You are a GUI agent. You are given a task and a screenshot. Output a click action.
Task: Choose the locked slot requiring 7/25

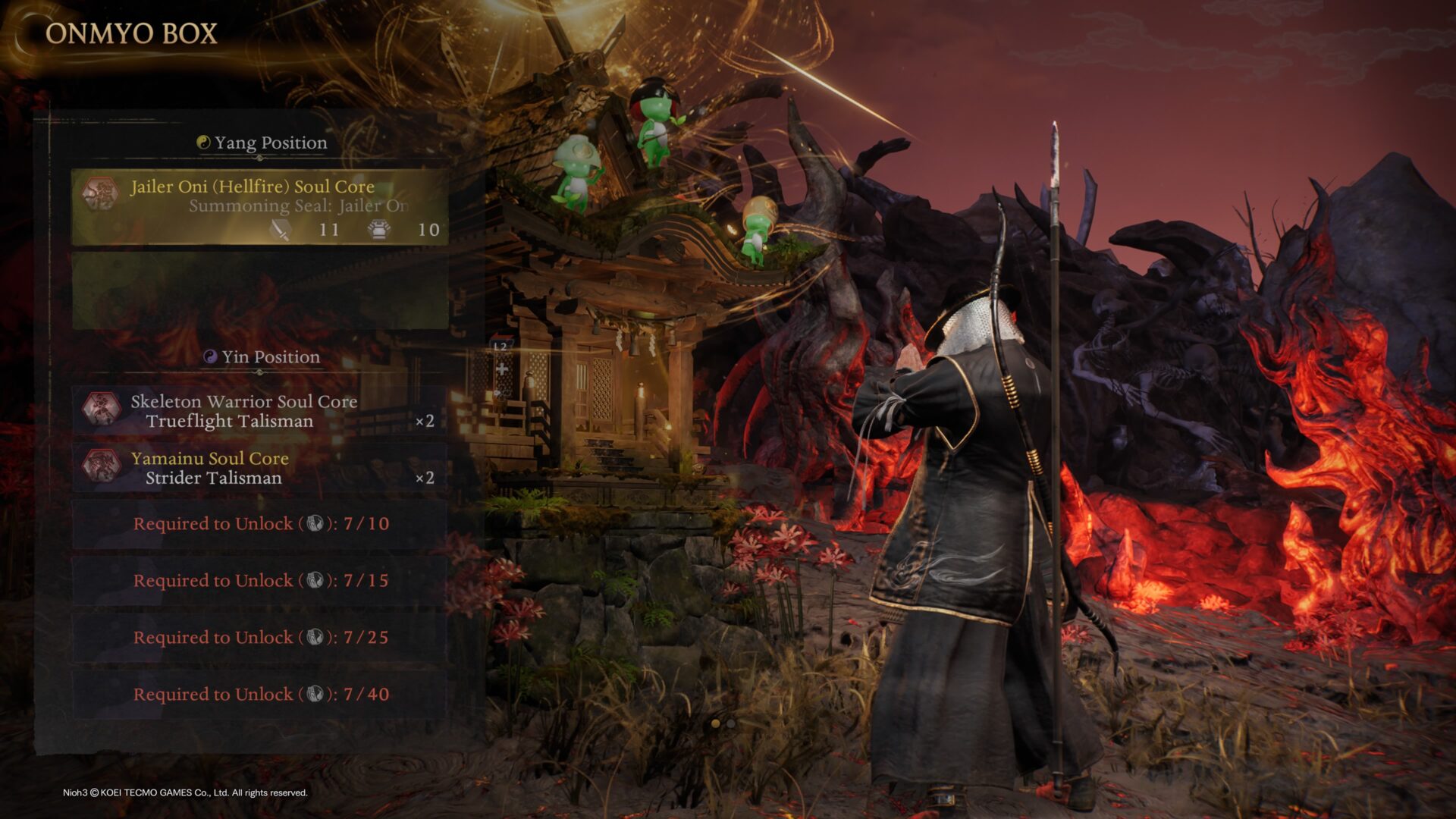259,638
